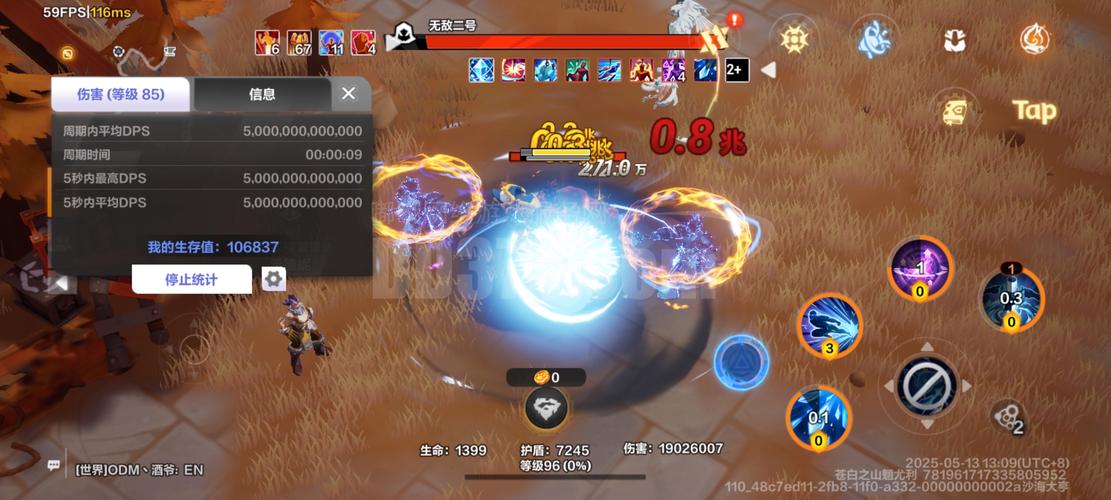The height and width of the screenshot is (500, 1111).
Task: Expand the boss buff list with 2+ box
Action: coord(736,70)
